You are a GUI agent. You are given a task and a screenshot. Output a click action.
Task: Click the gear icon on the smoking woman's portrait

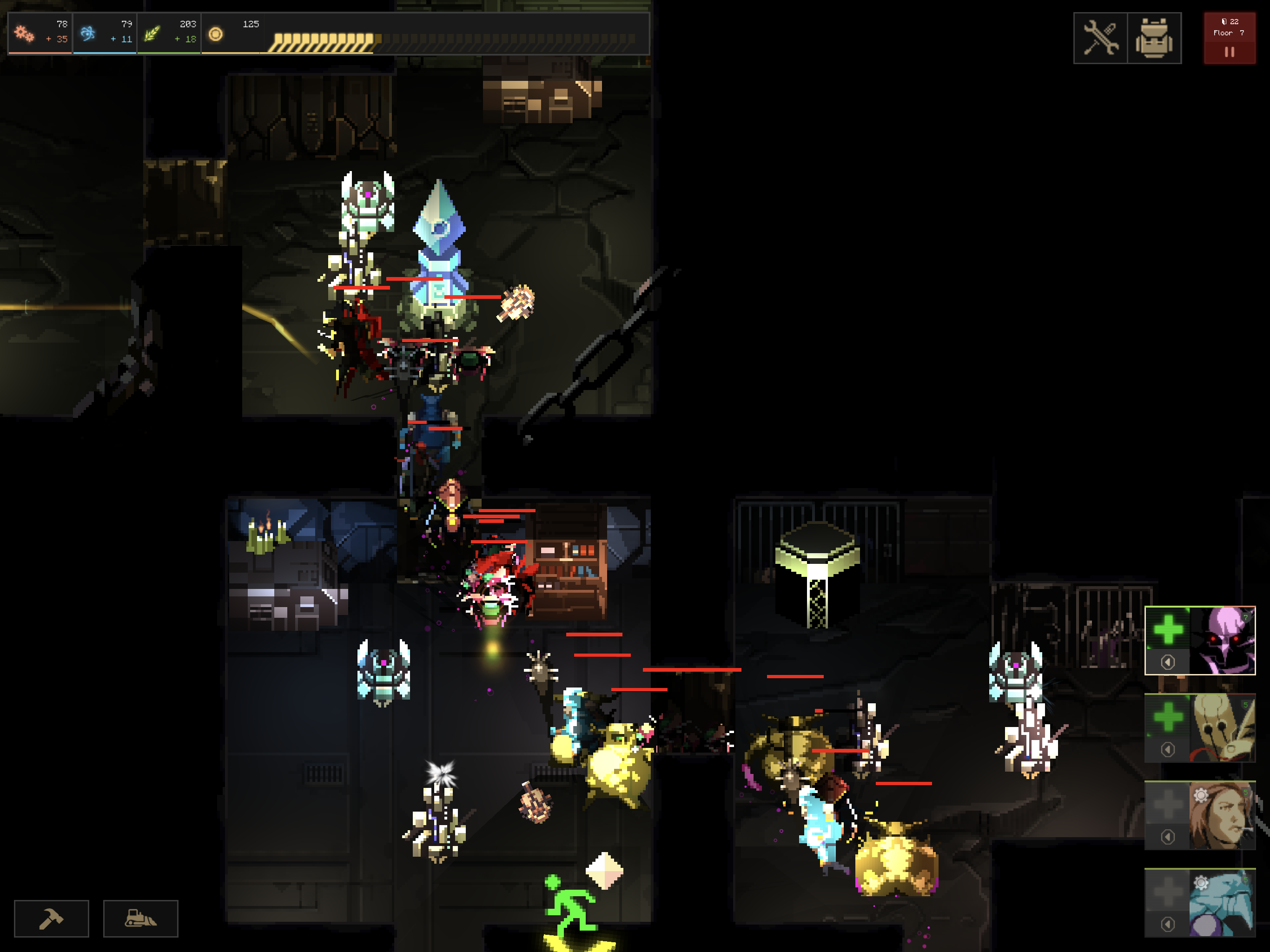click(x=1201, y=795)
